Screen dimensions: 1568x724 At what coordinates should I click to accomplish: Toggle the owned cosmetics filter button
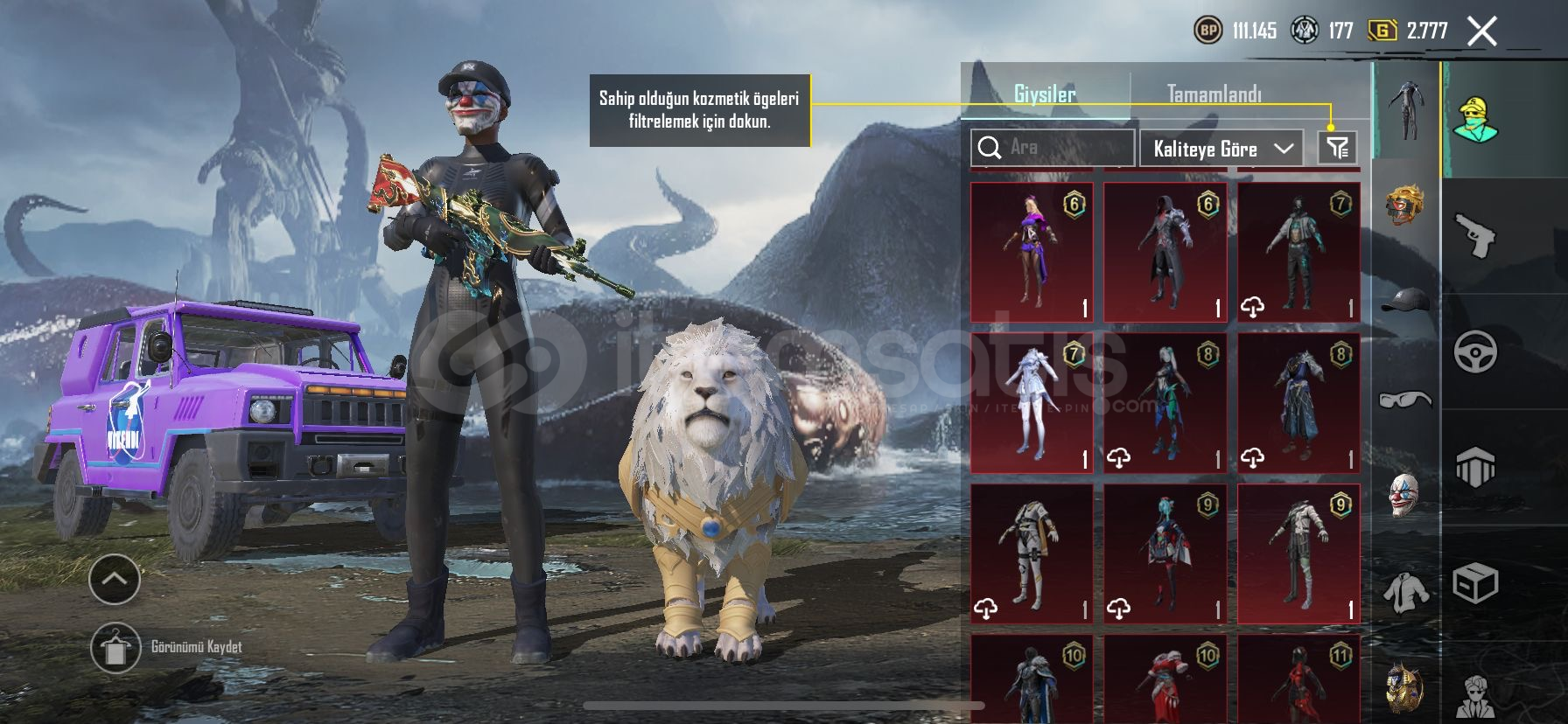pyautogui.click(x=1337, y=148)
